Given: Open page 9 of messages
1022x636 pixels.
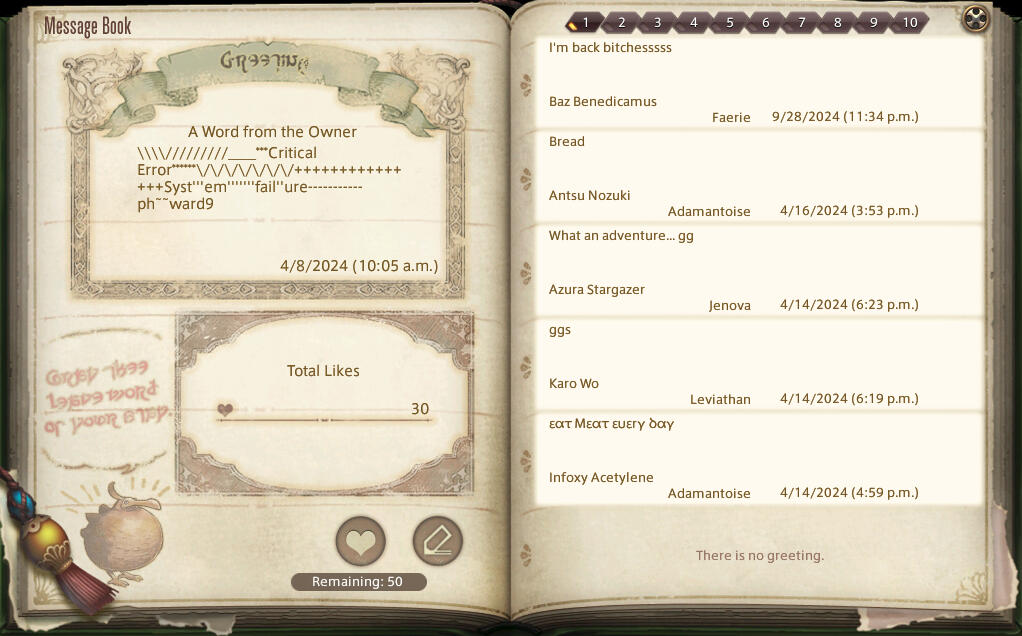Looking at the screenshot, I should coord(873,22).
